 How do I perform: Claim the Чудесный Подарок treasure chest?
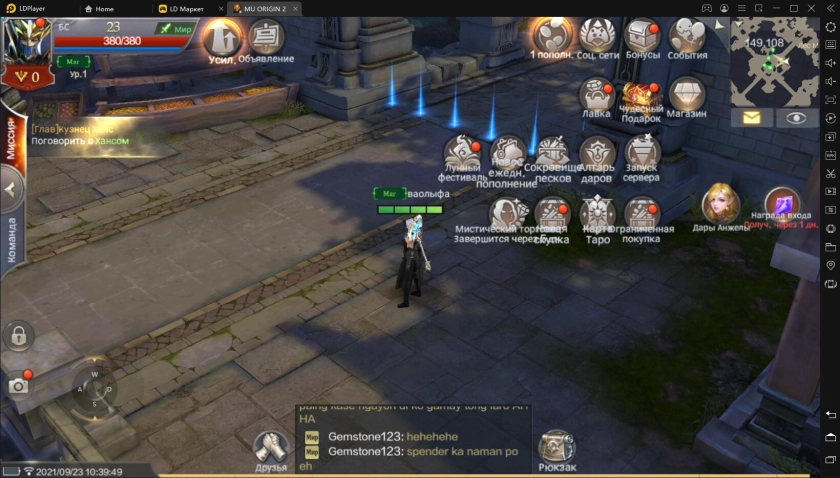[x=642, y=97]
